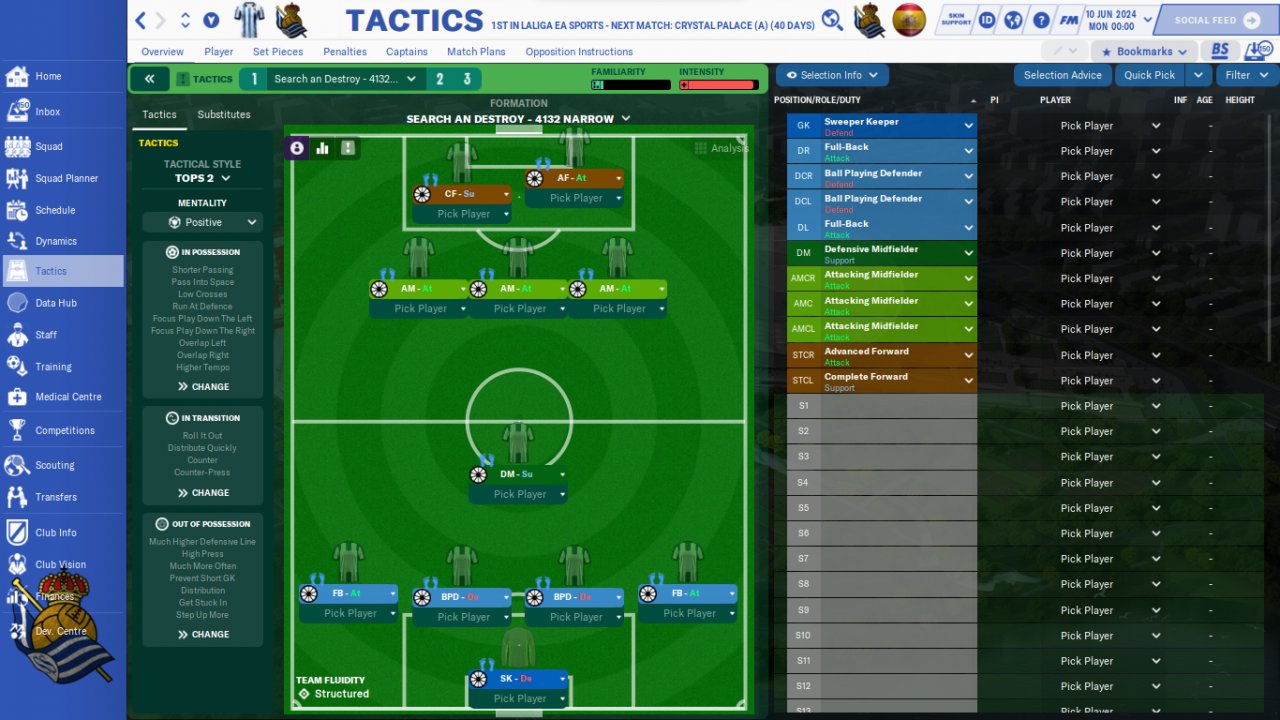Change In Possession instructions
Screen dimensions: 1280x720
click(203, 387)
